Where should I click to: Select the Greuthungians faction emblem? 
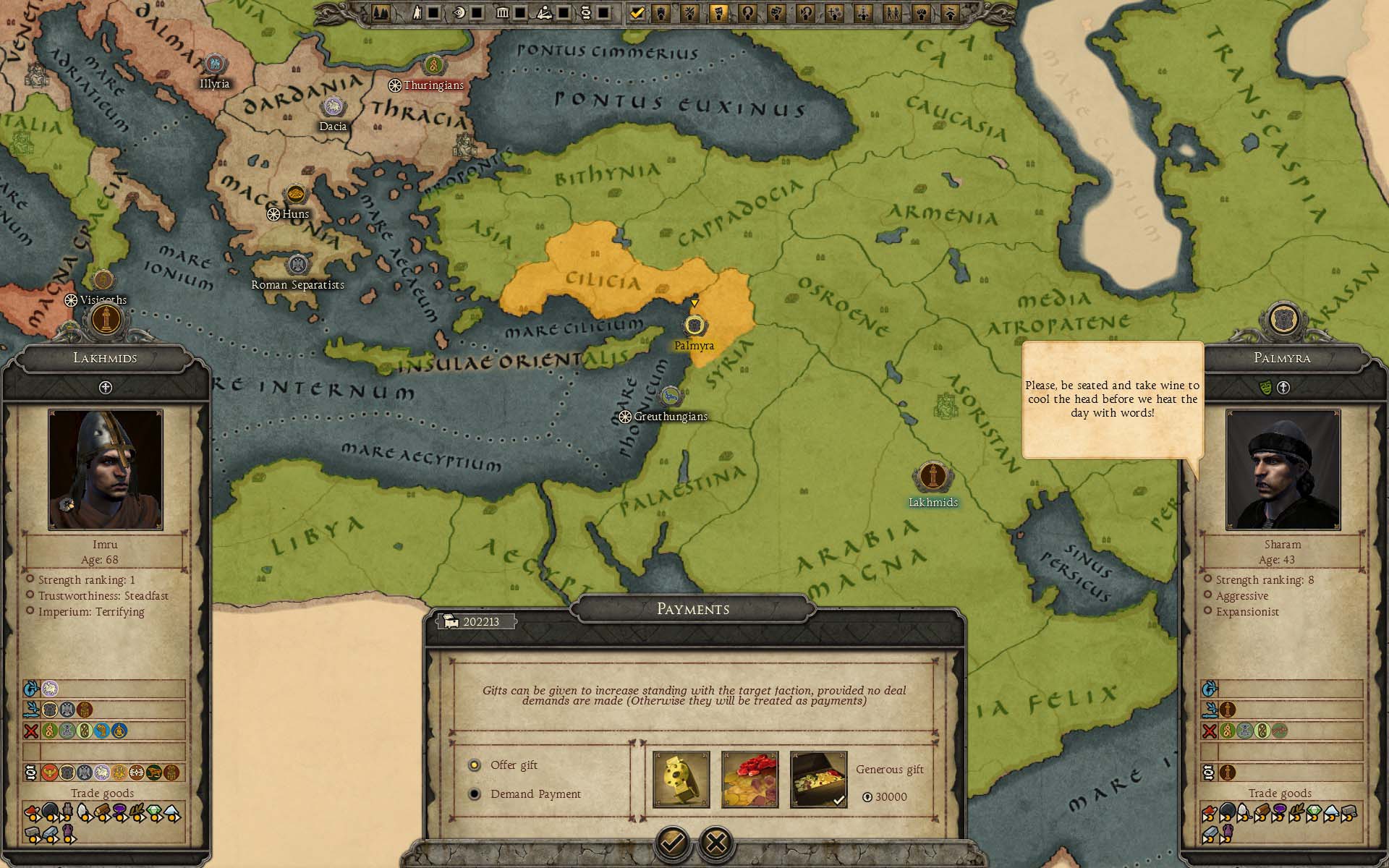tap(671, 396)
